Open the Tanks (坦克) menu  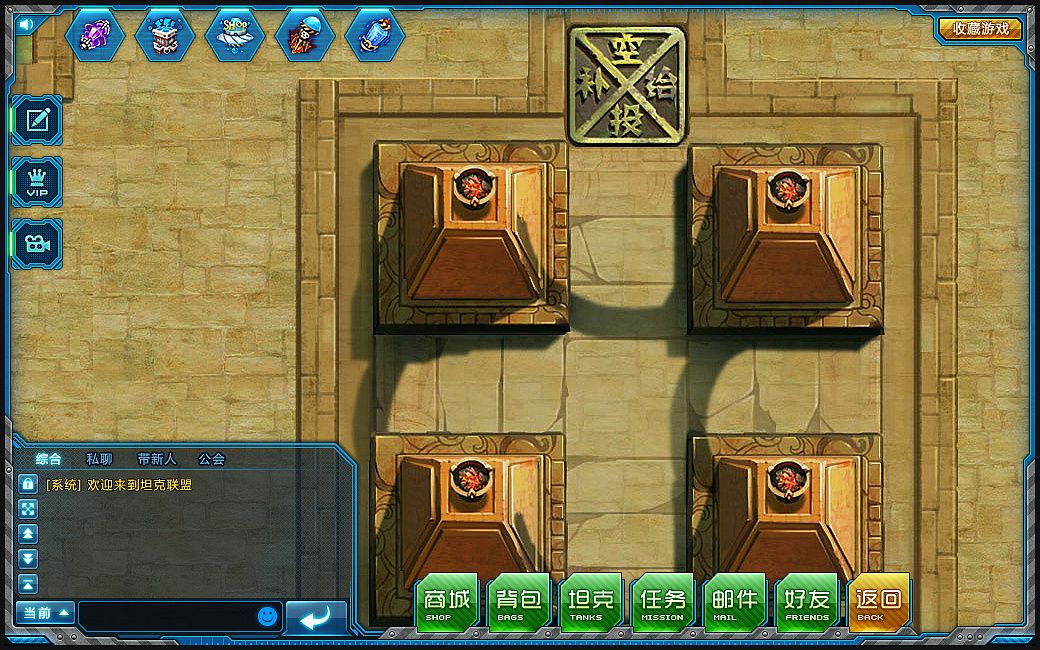[591, 602]
